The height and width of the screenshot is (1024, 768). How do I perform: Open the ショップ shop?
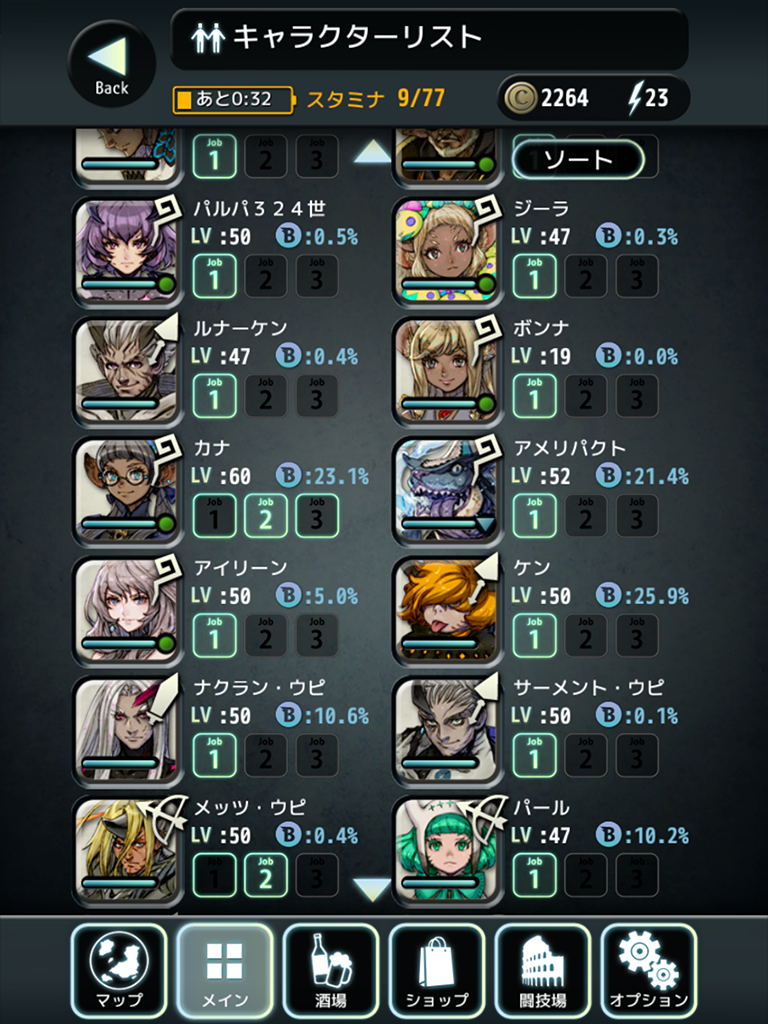click(437, 971)
